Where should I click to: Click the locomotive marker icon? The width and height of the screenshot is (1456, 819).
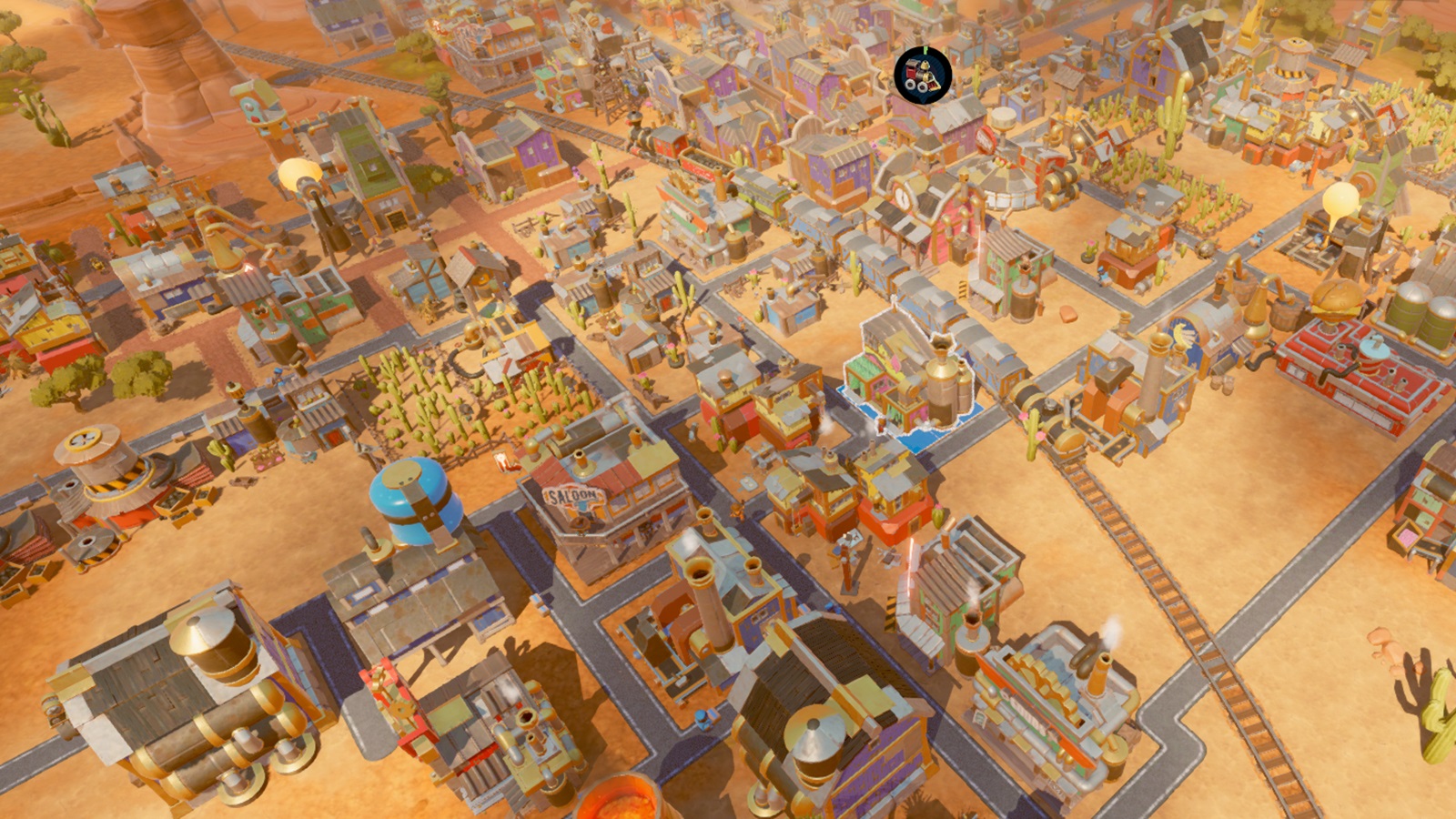point(923,75)
